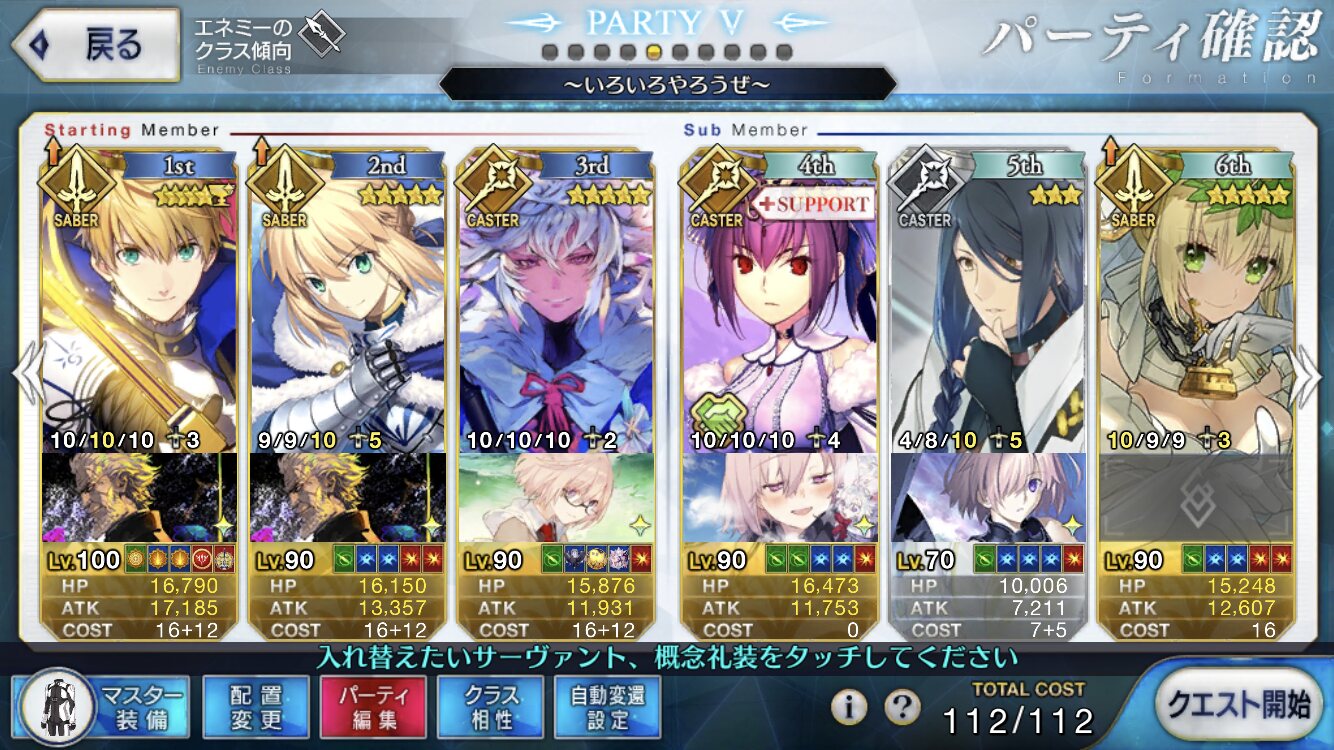Edit the party name いろいろやろうぜ

click(667, 84)
